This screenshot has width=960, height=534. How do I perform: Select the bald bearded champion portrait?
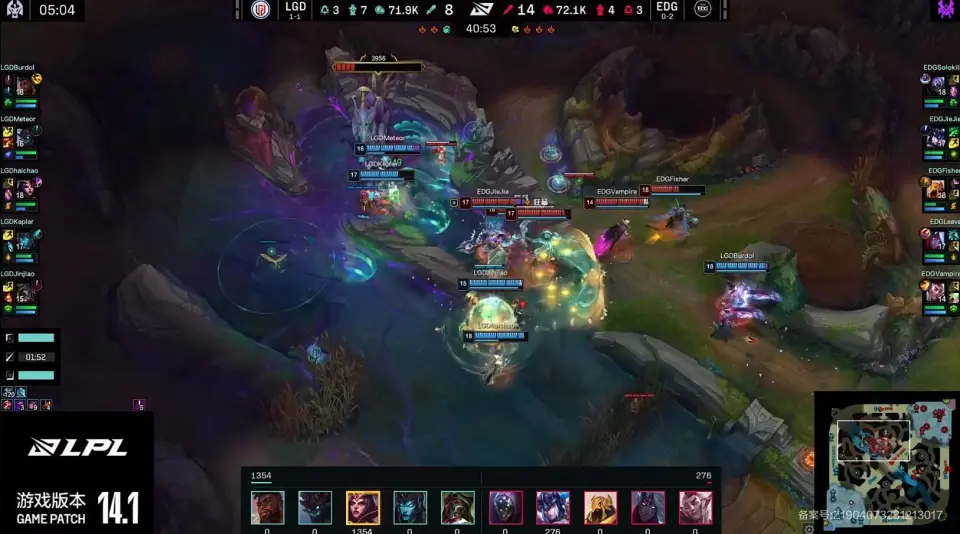pyautogui.click(x=267, y=508)
